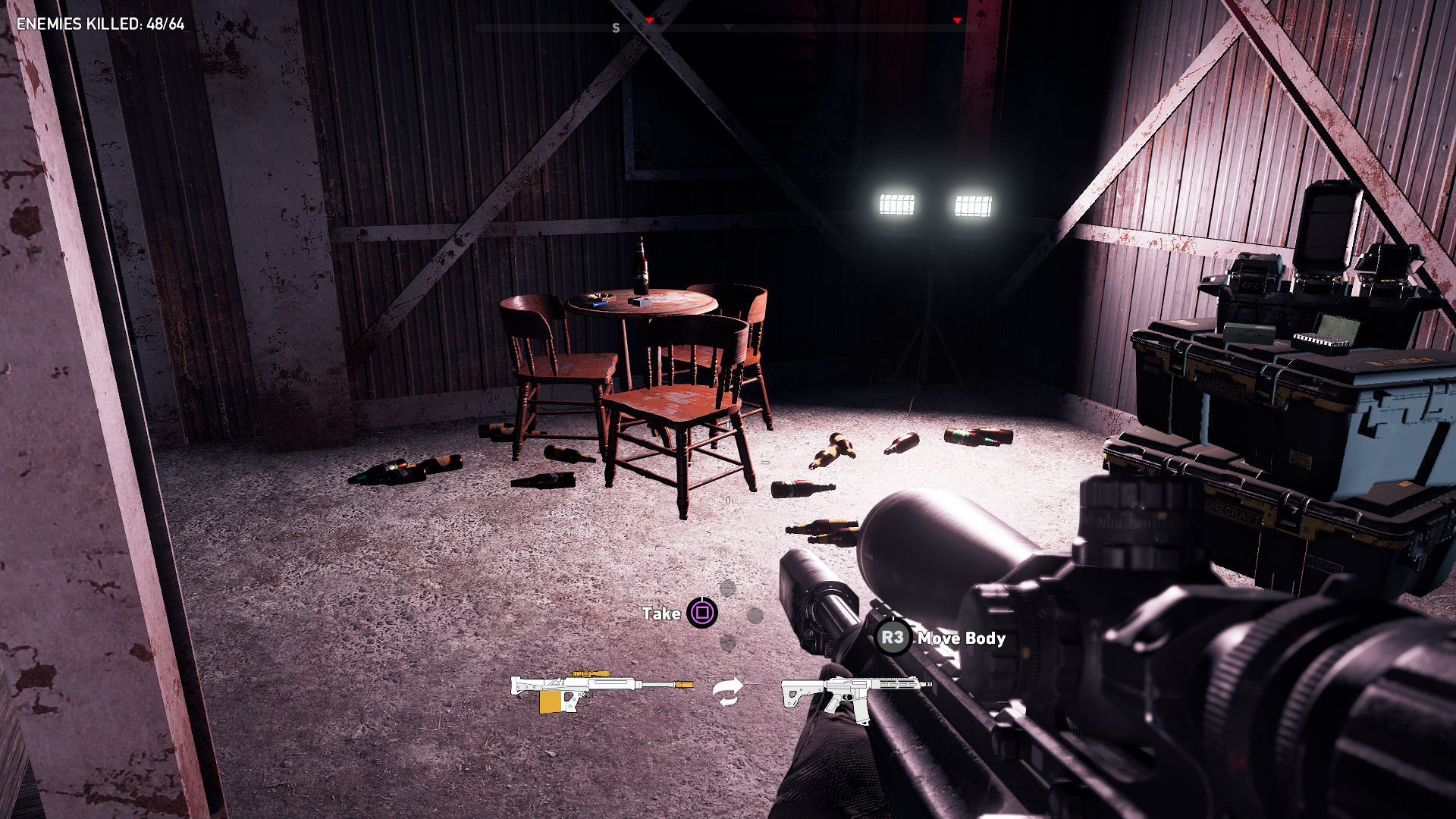This screenshot has width=1456, height=819.
Task: Click the compass strip's S heading
Action: pos(616,28)
